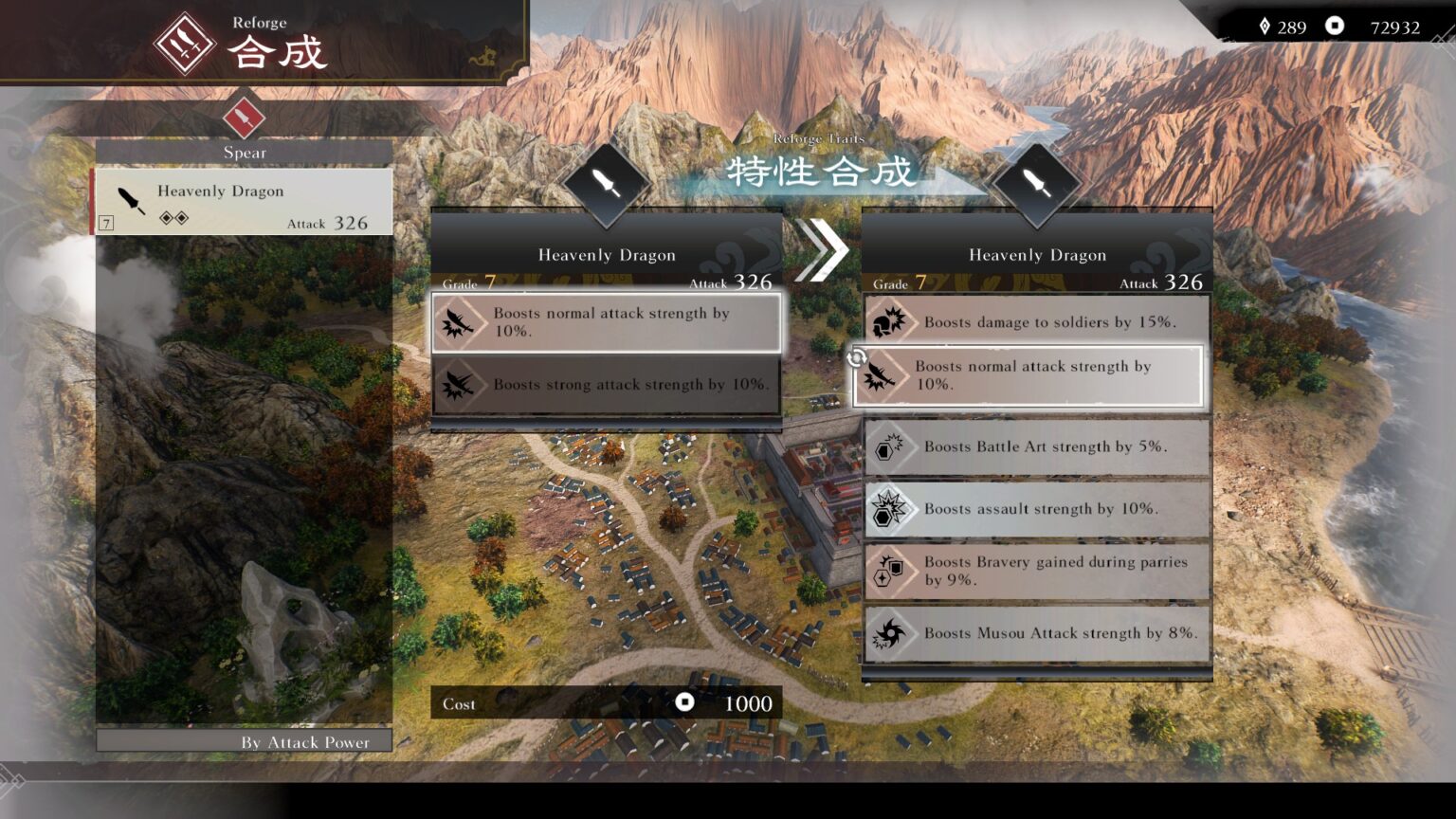The width and height of the screenshot is (1456, 819).
Task: Click the target weapon diamond emblem
Action: (x=1036, y=183)
